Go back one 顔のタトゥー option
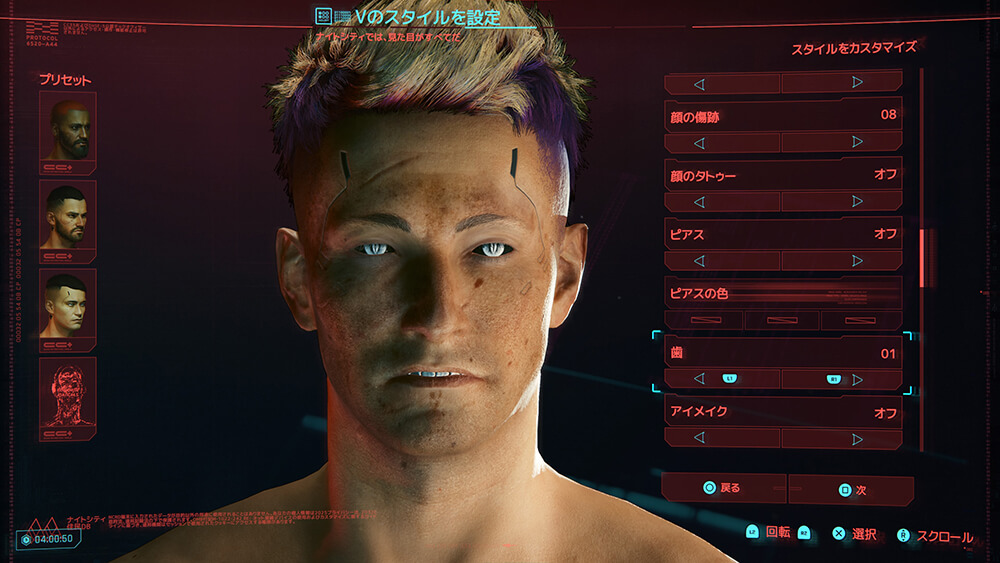Viewport: 1000px width, 563px height. pos(699,201)
